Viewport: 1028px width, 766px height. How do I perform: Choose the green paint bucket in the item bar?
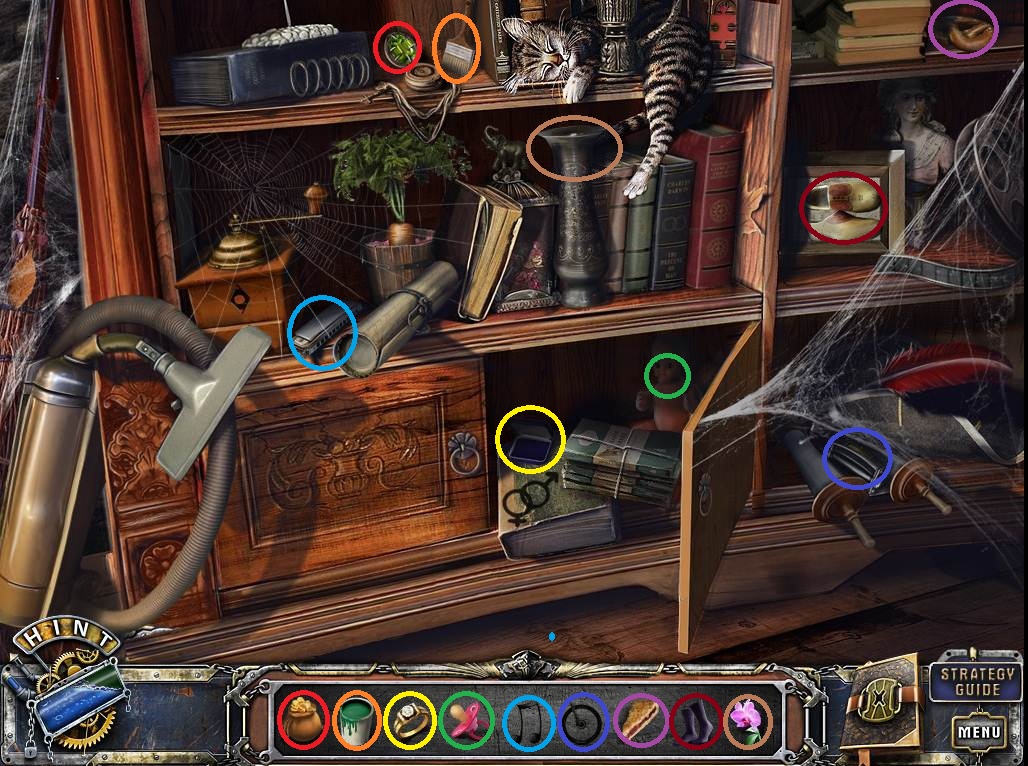(x=357, y=720)
